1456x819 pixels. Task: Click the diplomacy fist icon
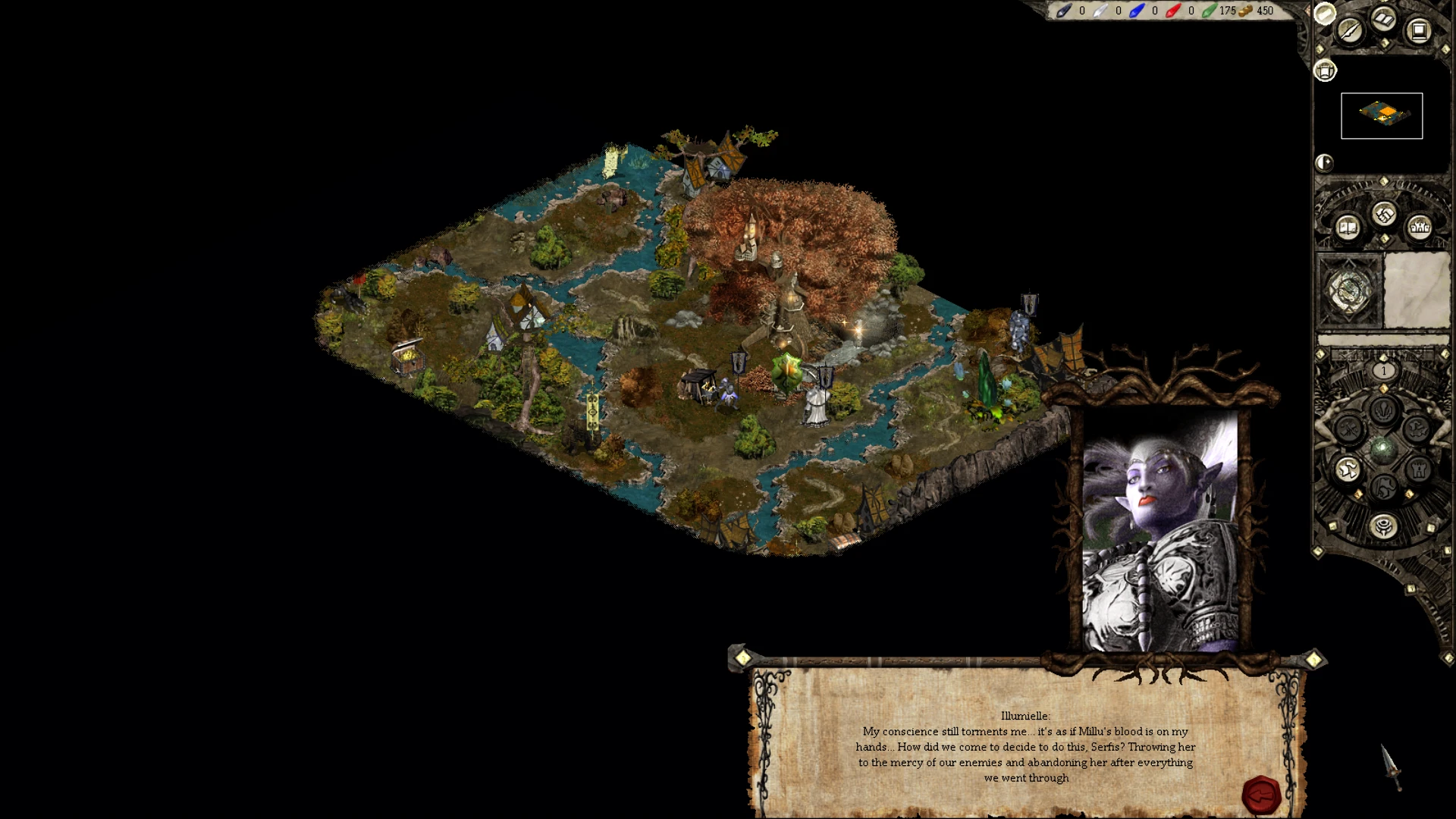[1384, 215]
